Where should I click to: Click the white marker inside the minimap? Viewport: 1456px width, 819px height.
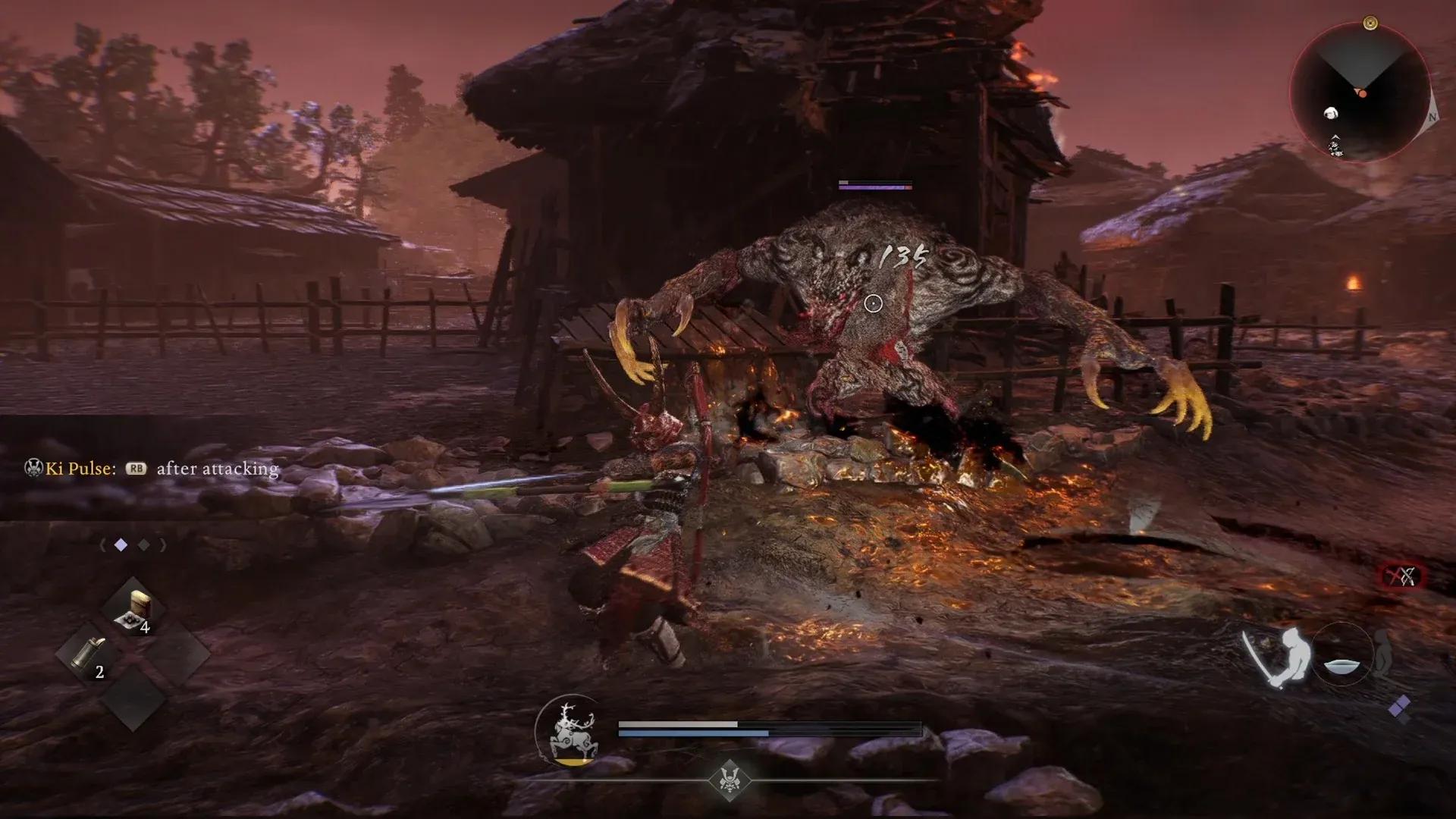click(x=1330, y=114)
